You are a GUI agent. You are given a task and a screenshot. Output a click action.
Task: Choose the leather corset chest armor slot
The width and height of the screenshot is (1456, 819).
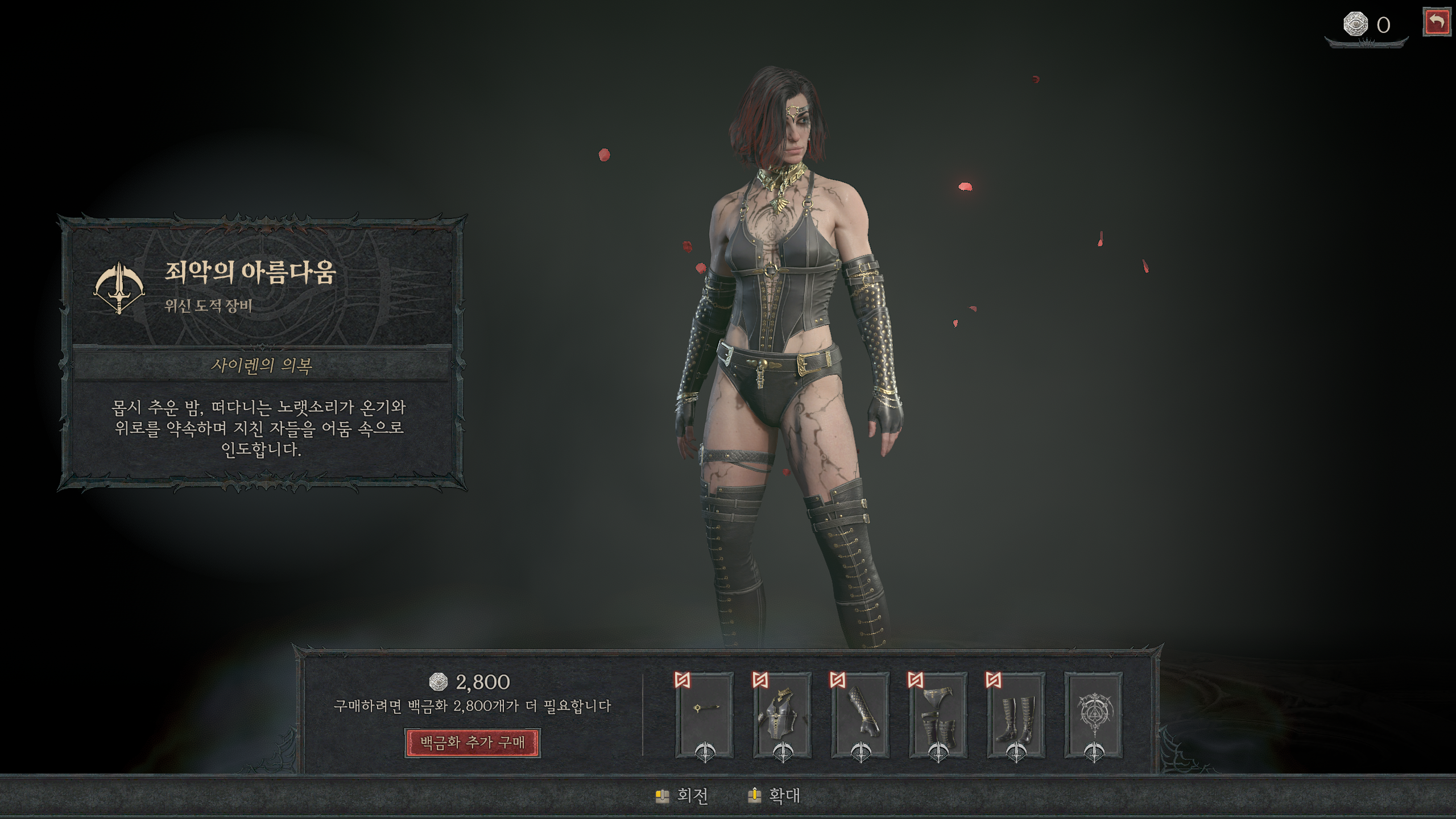pos(783,714)
